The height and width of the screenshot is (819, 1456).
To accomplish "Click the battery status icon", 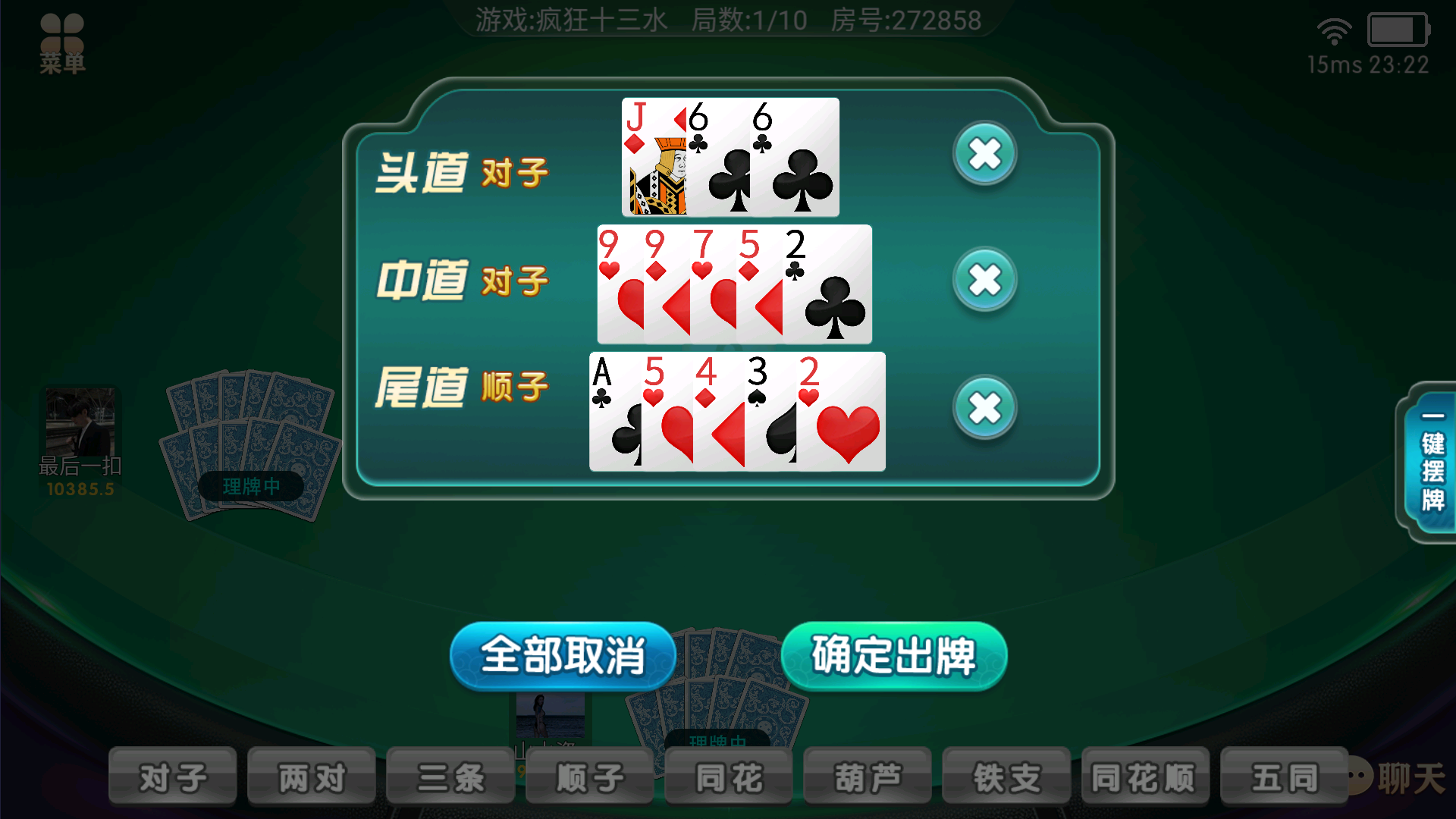I will [1398, 30].
